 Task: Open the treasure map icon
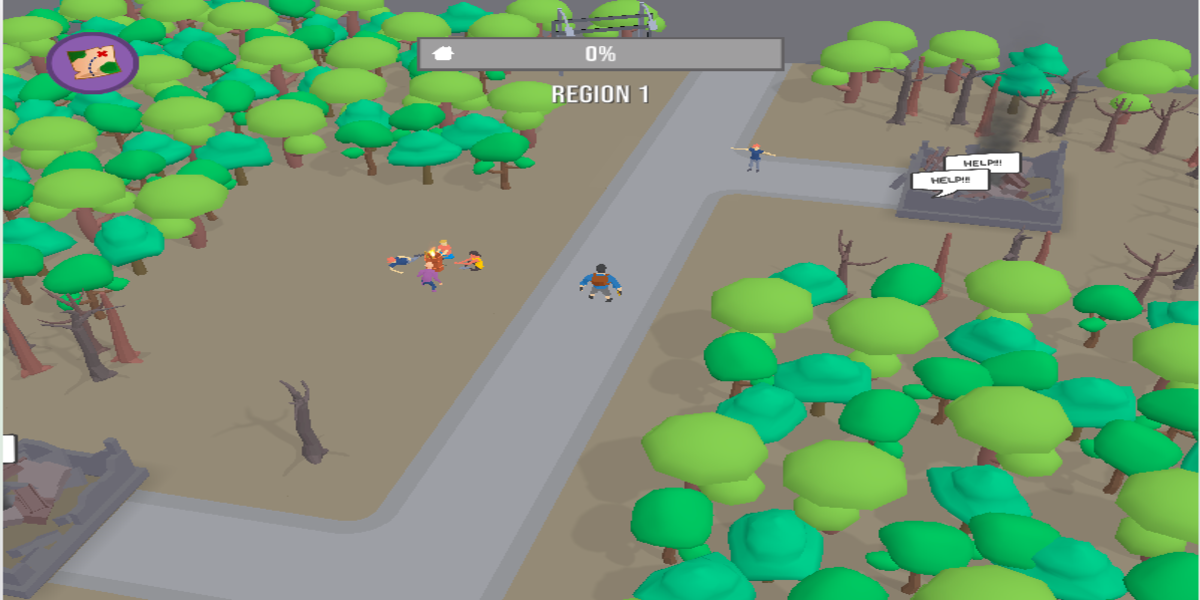click(92, 60)
